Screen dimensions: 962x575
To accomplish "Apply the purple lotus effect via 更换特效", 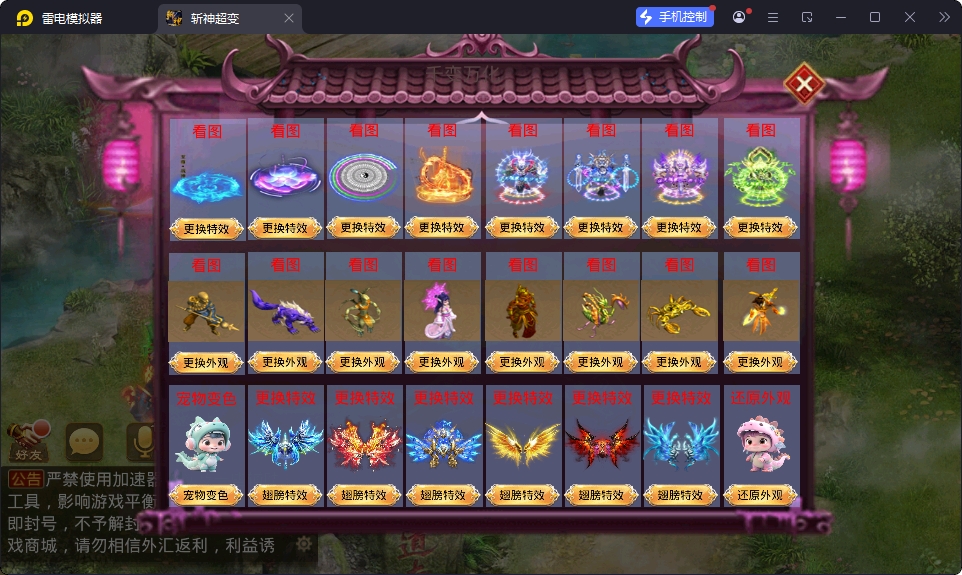I will 285,227.
